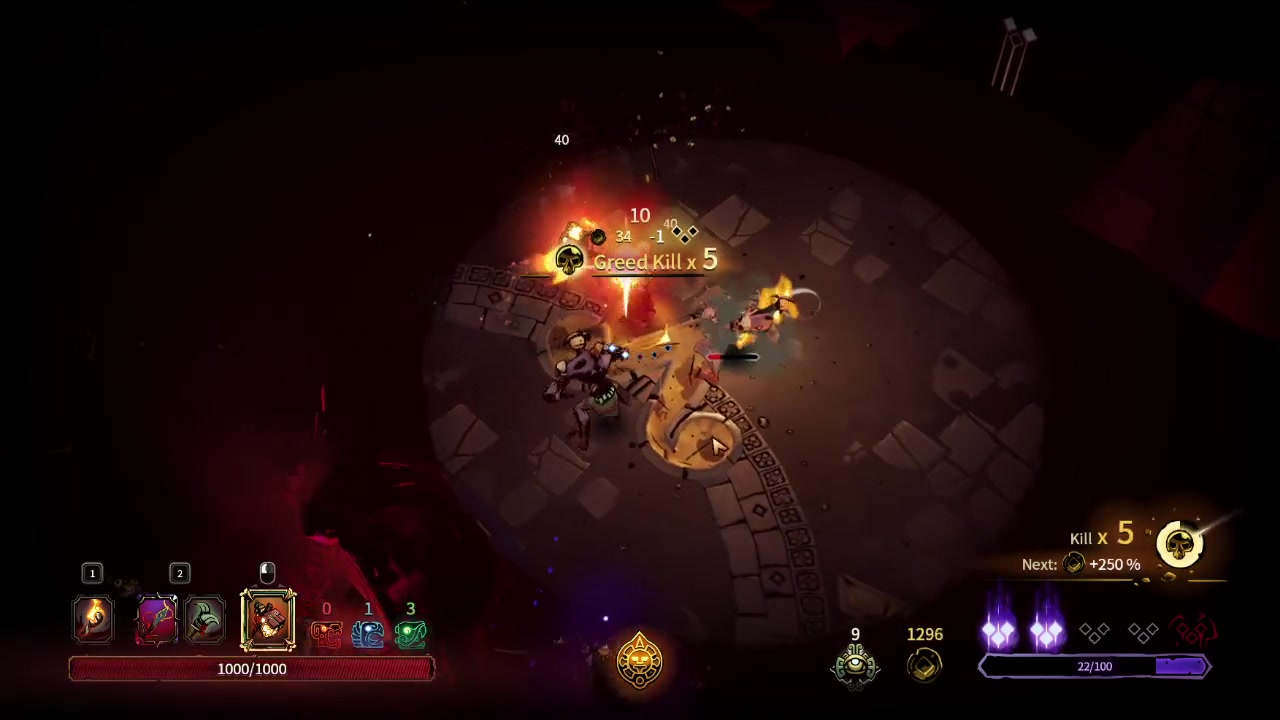The image size is (1280, 720).
Task: Click the gold coin currency icon
Action: pos(925,665)
